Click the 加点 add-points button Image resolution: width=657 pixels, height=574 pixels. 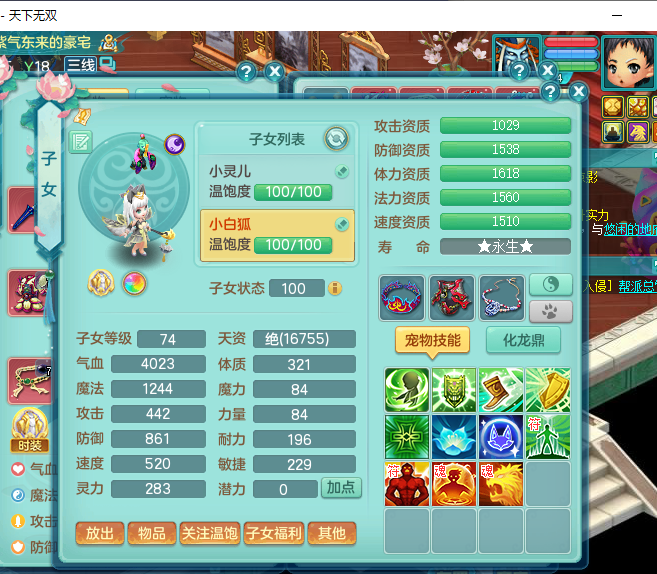click(x=341, y=489)
